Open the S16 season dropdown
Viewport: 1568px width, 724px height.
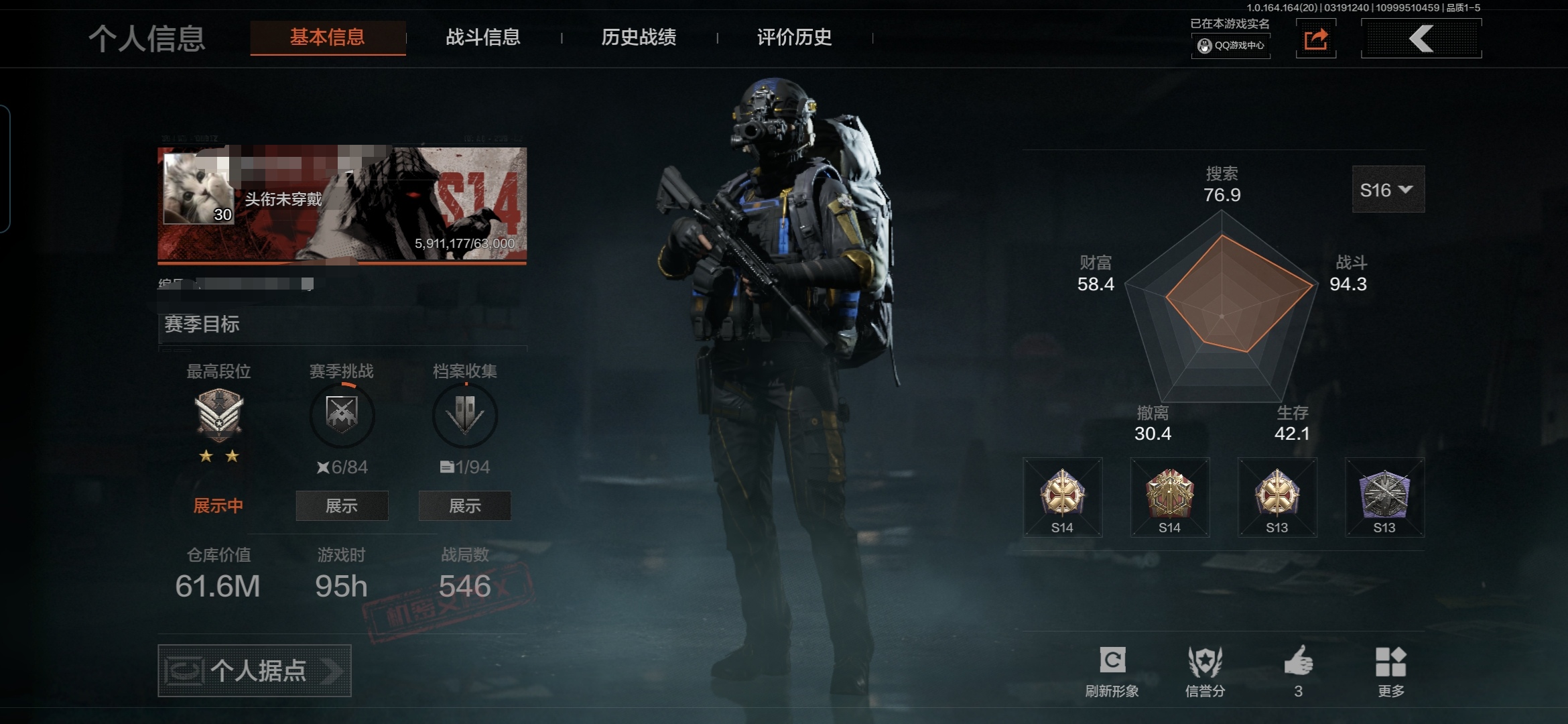point(1388,190)
